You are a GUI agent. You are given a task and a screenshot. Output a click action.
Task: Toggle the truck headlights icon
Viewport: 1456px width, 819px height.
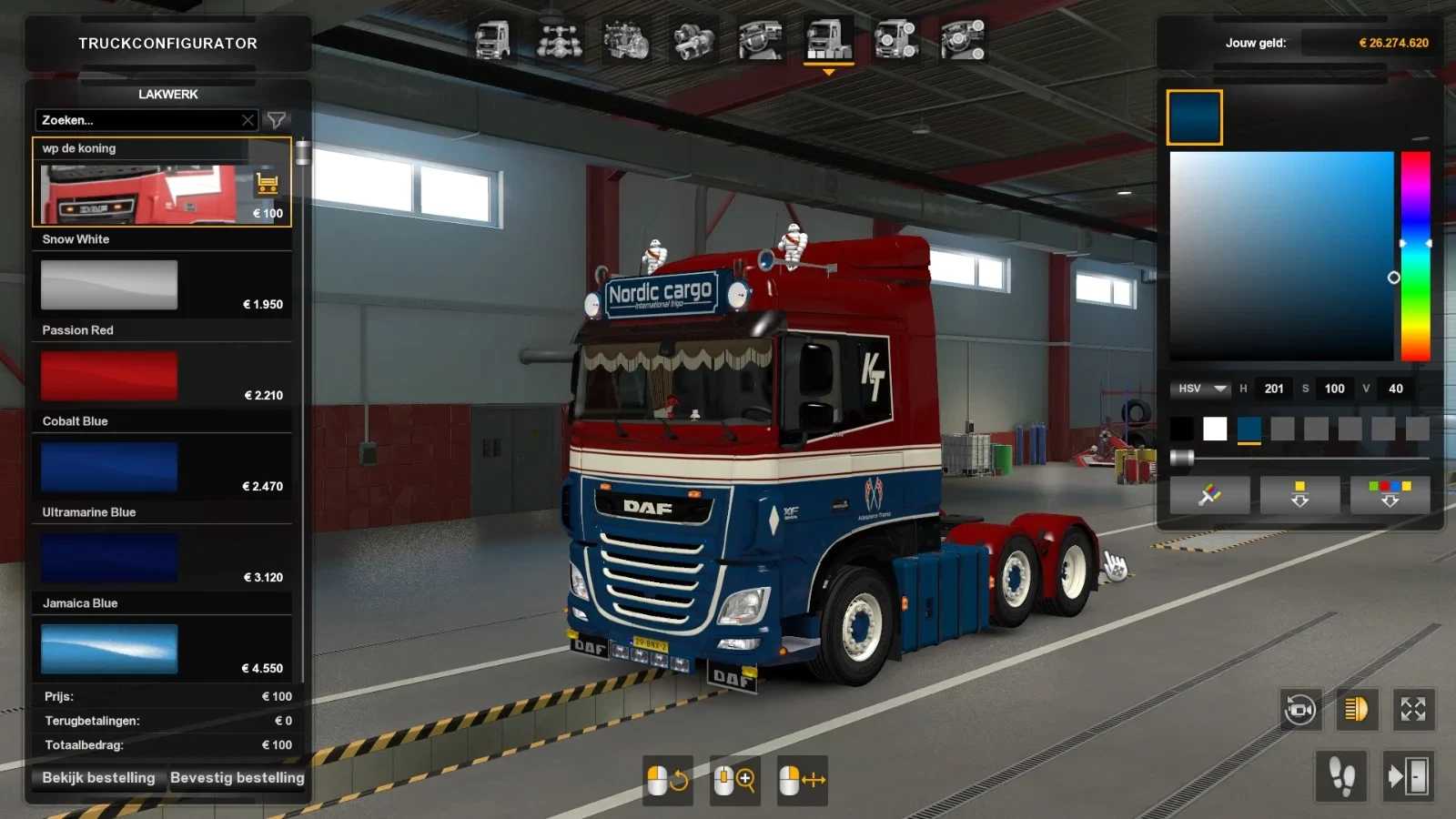pos(1356,710)
